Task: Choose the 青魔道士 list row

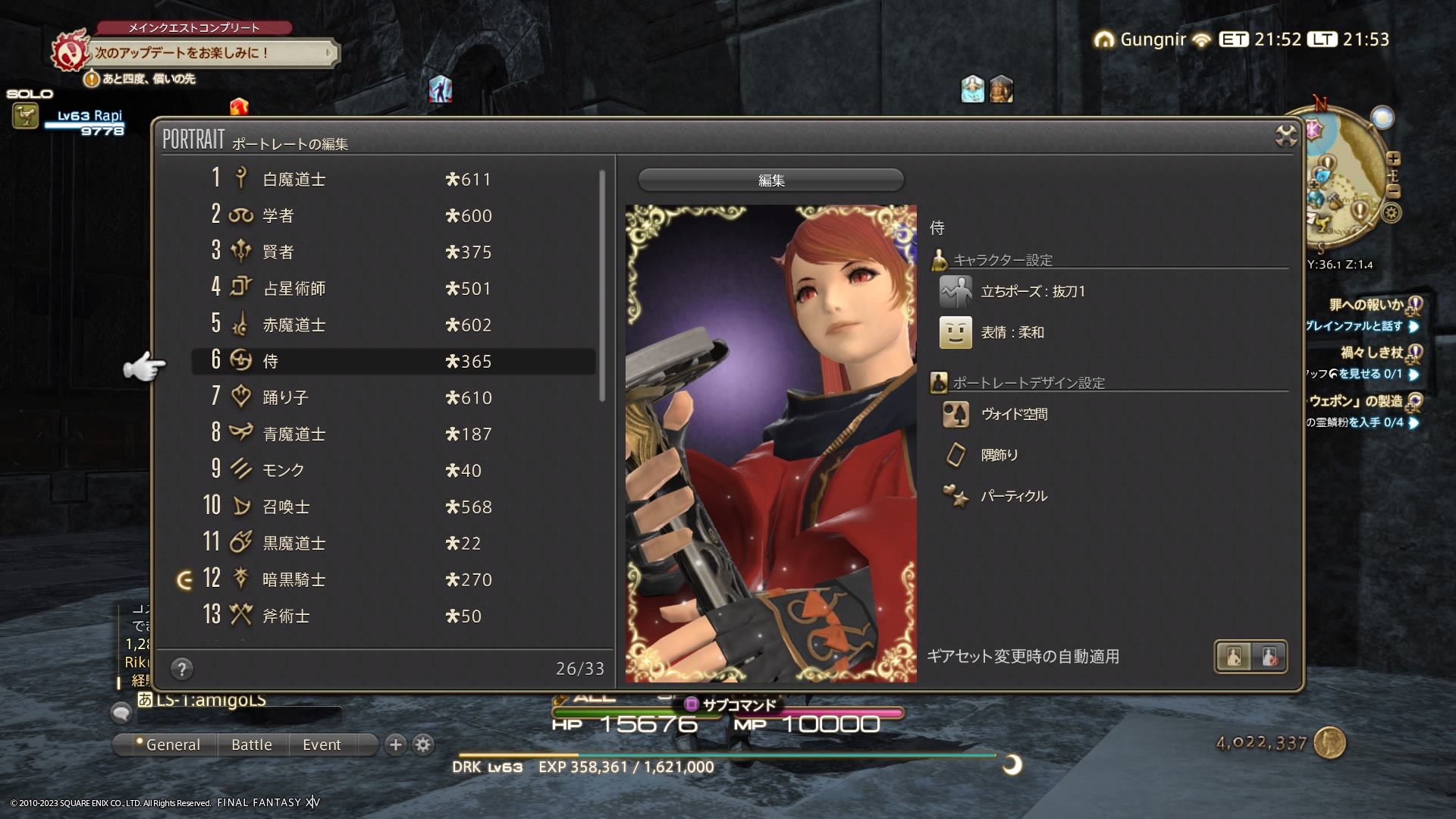Action: click(x=392, y=434)
